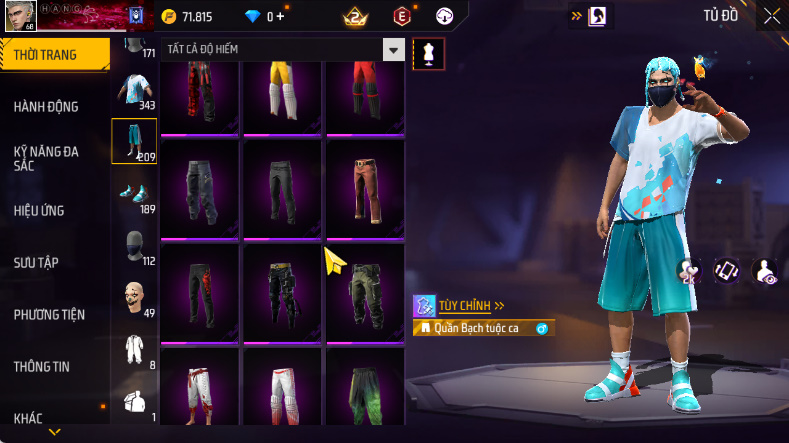Toggle the character visibility eye icon

[x=766, y=270]
